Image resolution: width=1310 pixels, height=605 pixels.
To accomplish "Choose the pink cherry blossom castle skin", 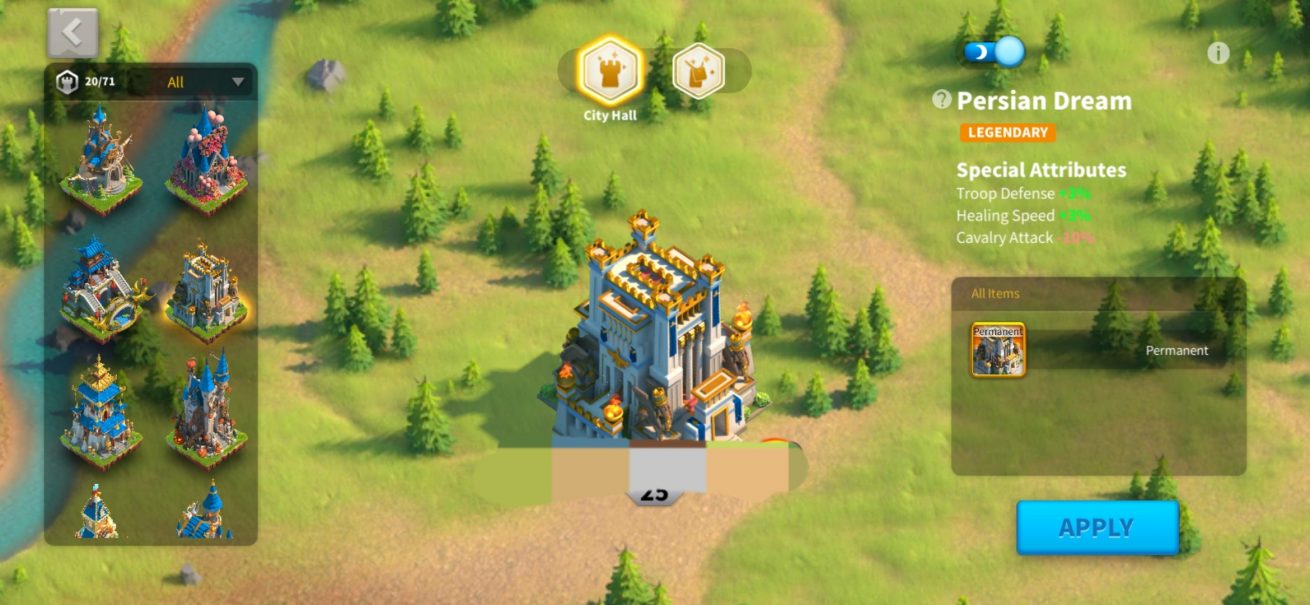I will 206,160.
